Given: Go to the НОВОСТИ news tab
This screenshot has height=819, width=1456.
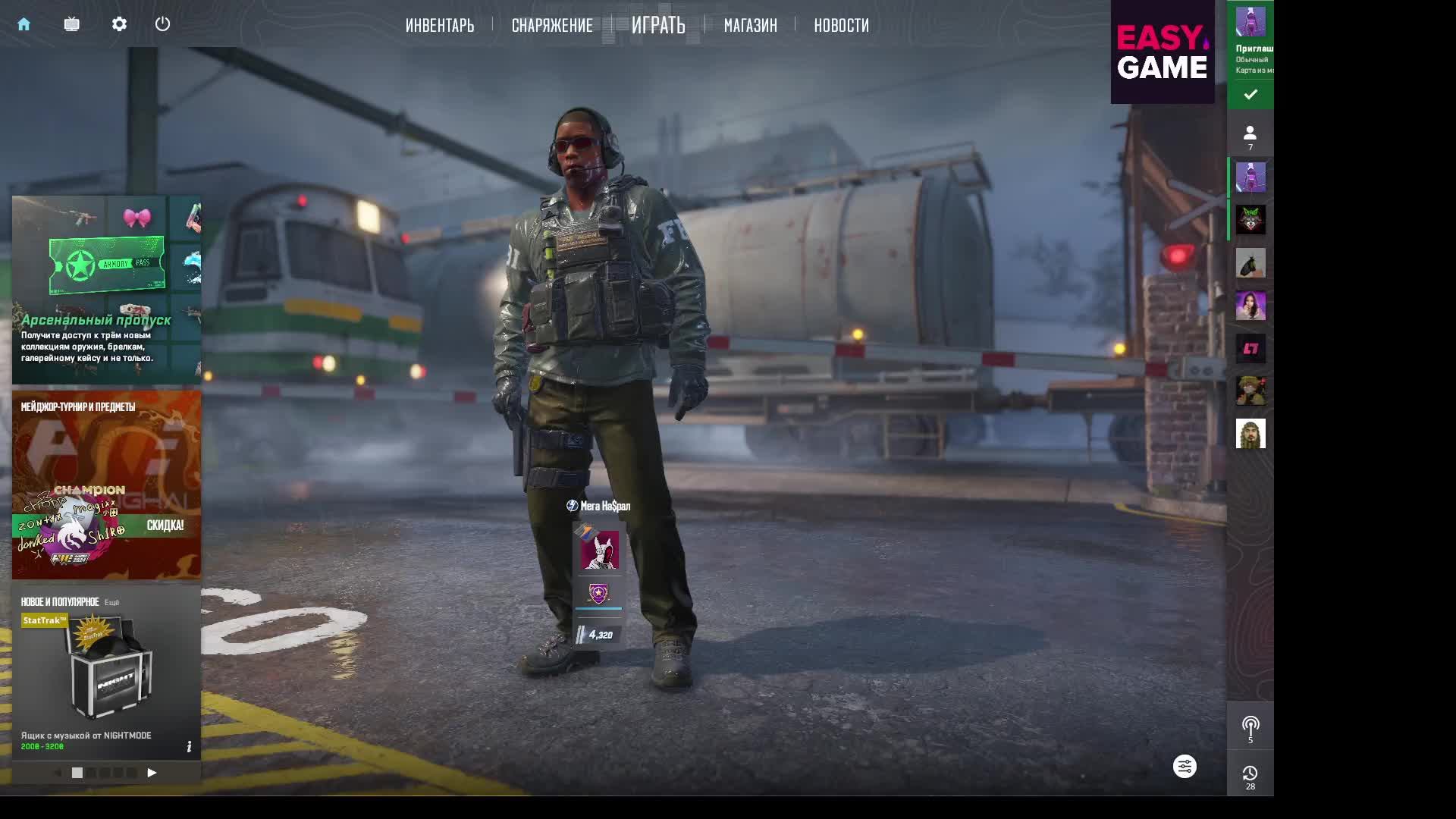Looking at the screenshot, I should click(841, 25).
